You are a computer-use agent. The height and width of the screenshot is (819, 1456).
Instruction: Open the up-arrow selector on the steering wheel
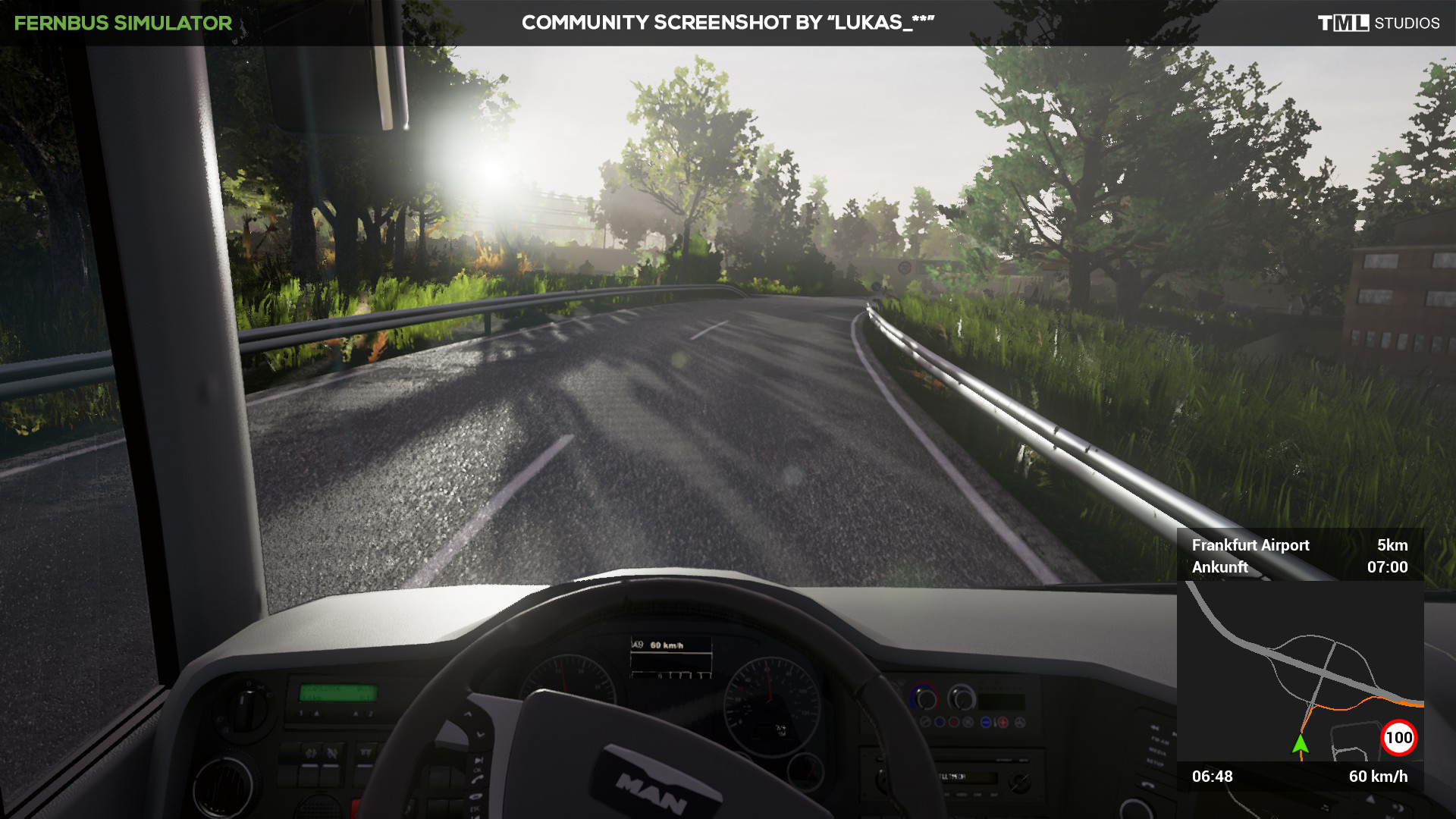469,714
